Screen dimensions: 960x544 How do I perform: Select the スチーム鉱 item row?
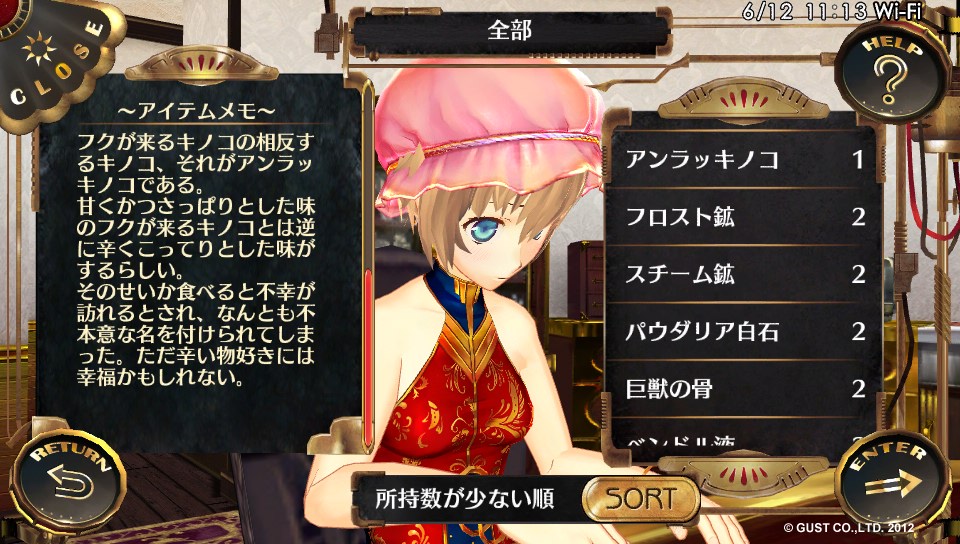pos(744,274)
